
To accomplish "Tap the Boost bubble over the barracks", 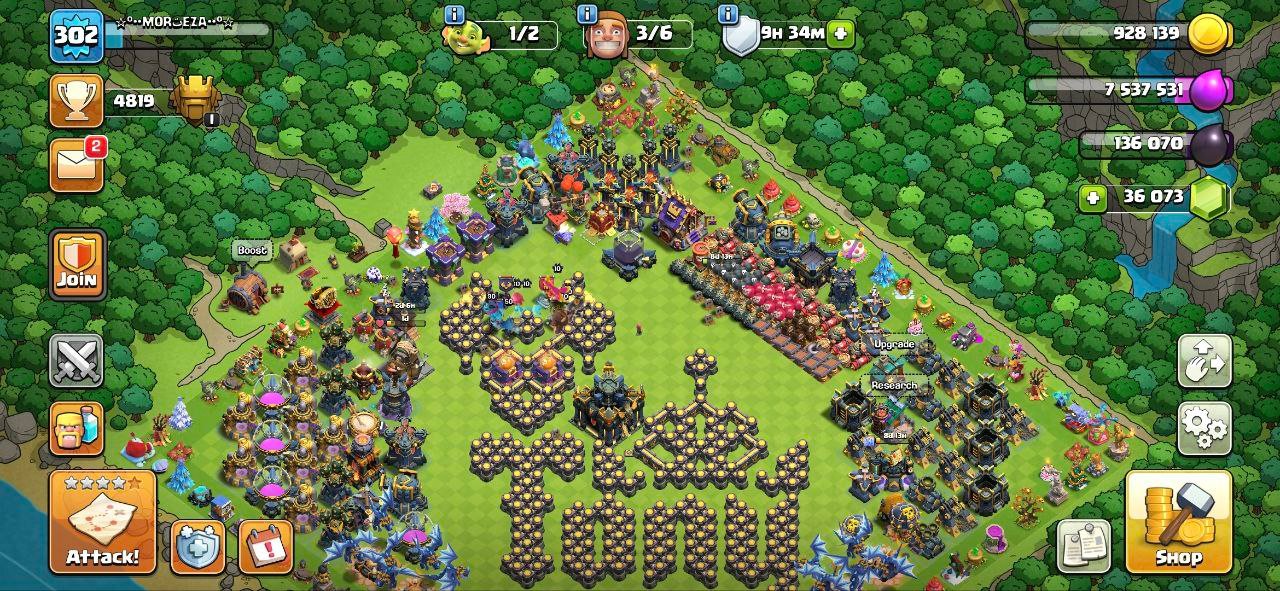I will coord(252,250).
